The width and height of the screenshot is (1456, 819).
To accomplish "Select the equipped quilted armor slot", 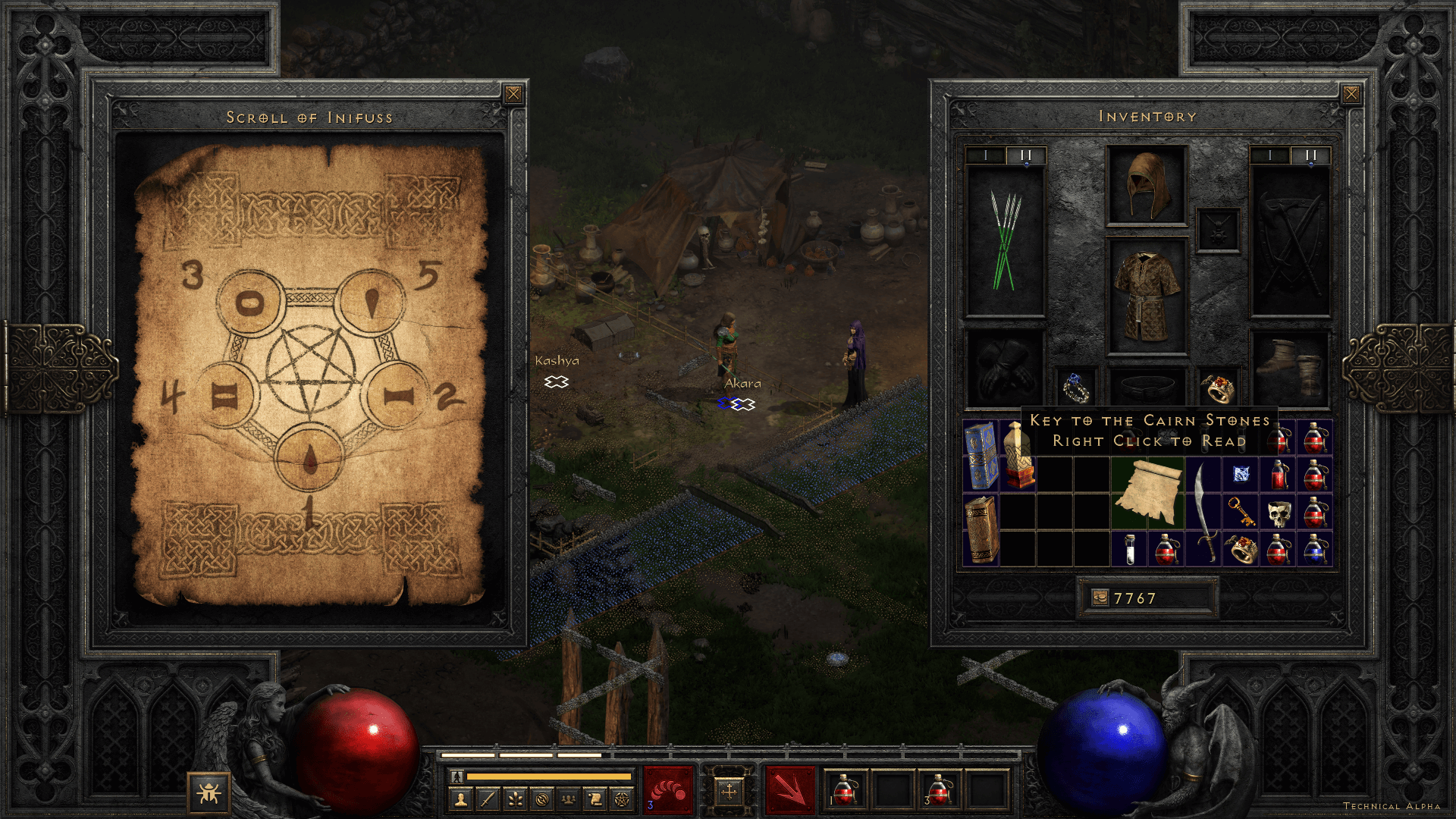I will (x=1147, y=297).
